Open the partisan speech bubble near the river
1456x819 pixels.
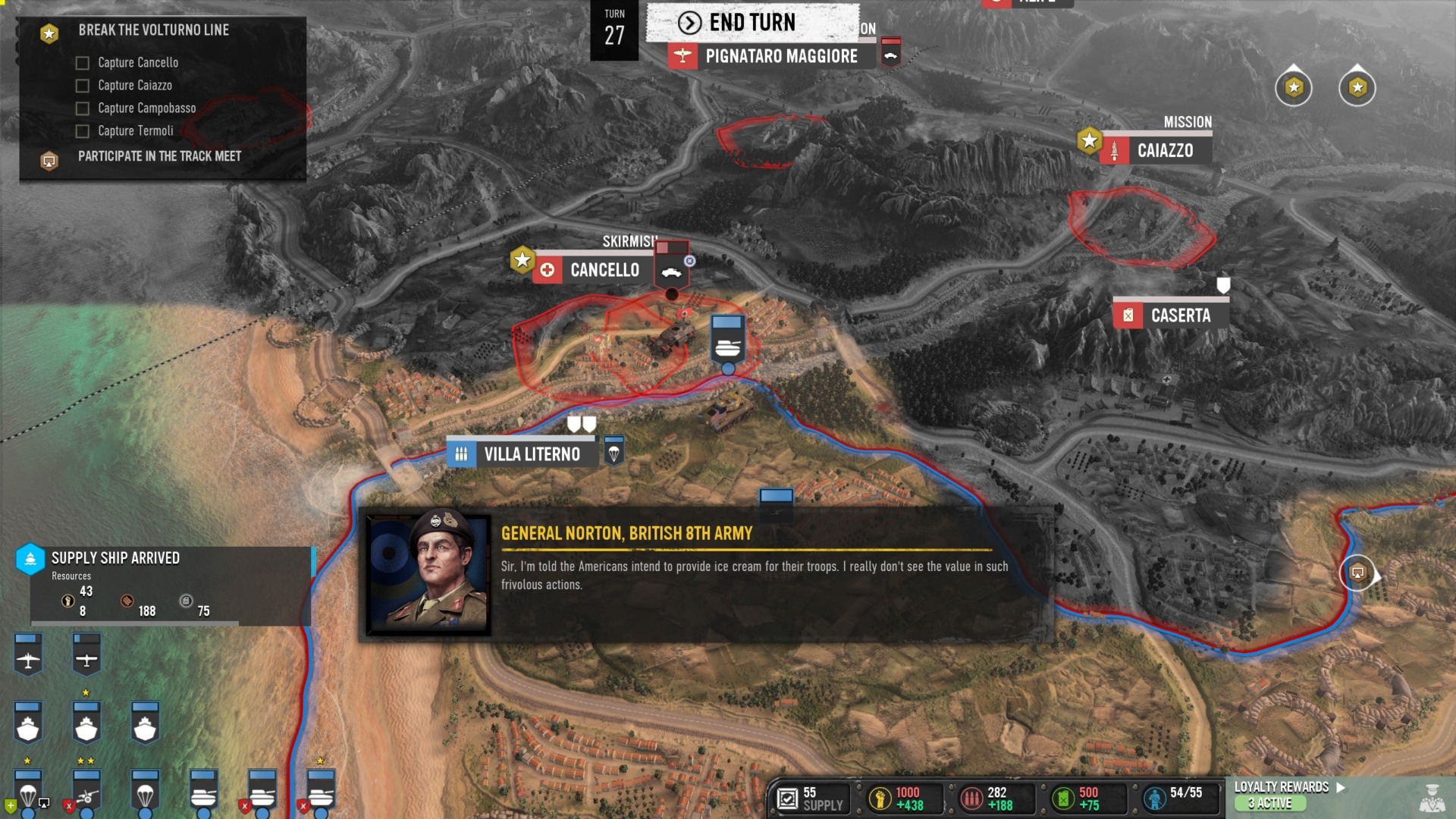(x=1357, y=574)
